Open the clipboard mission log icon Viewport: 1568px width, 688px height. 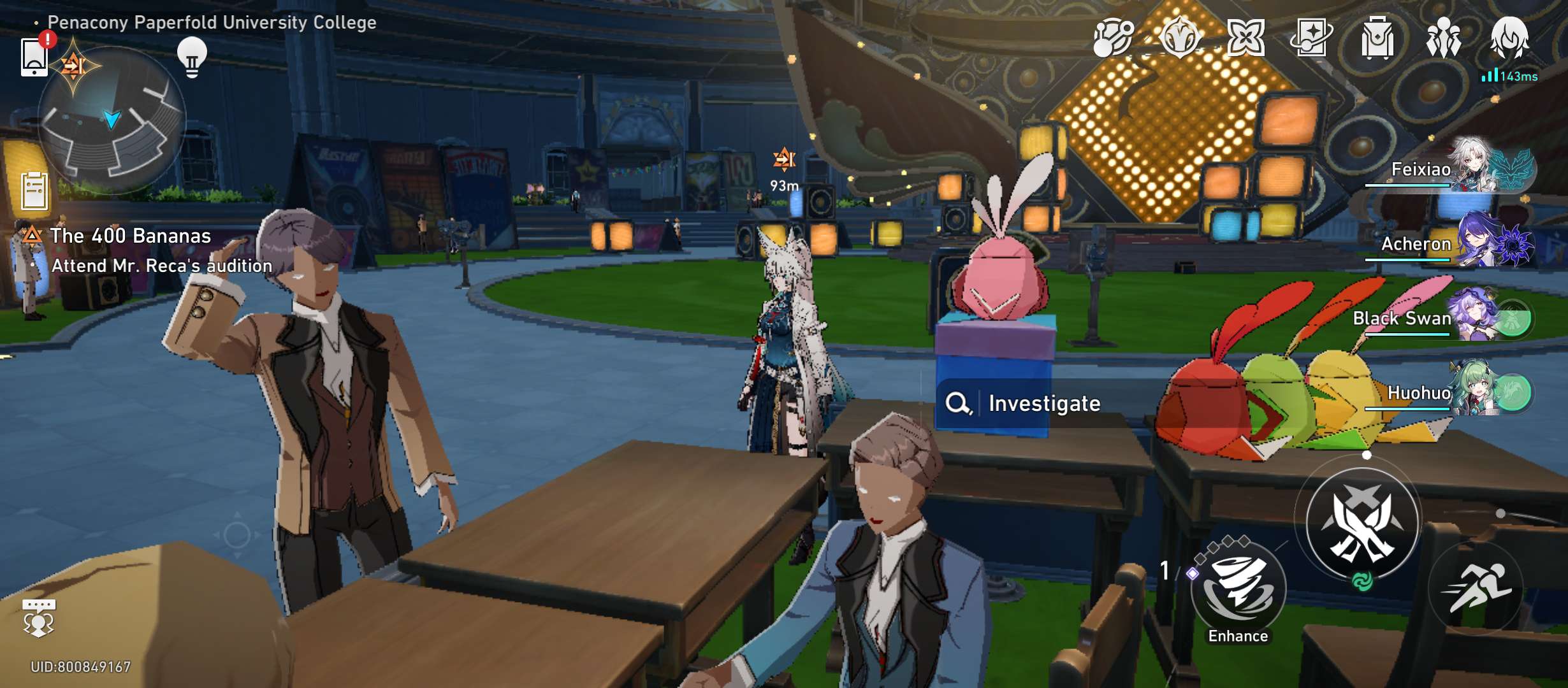[x=34, y=191]
